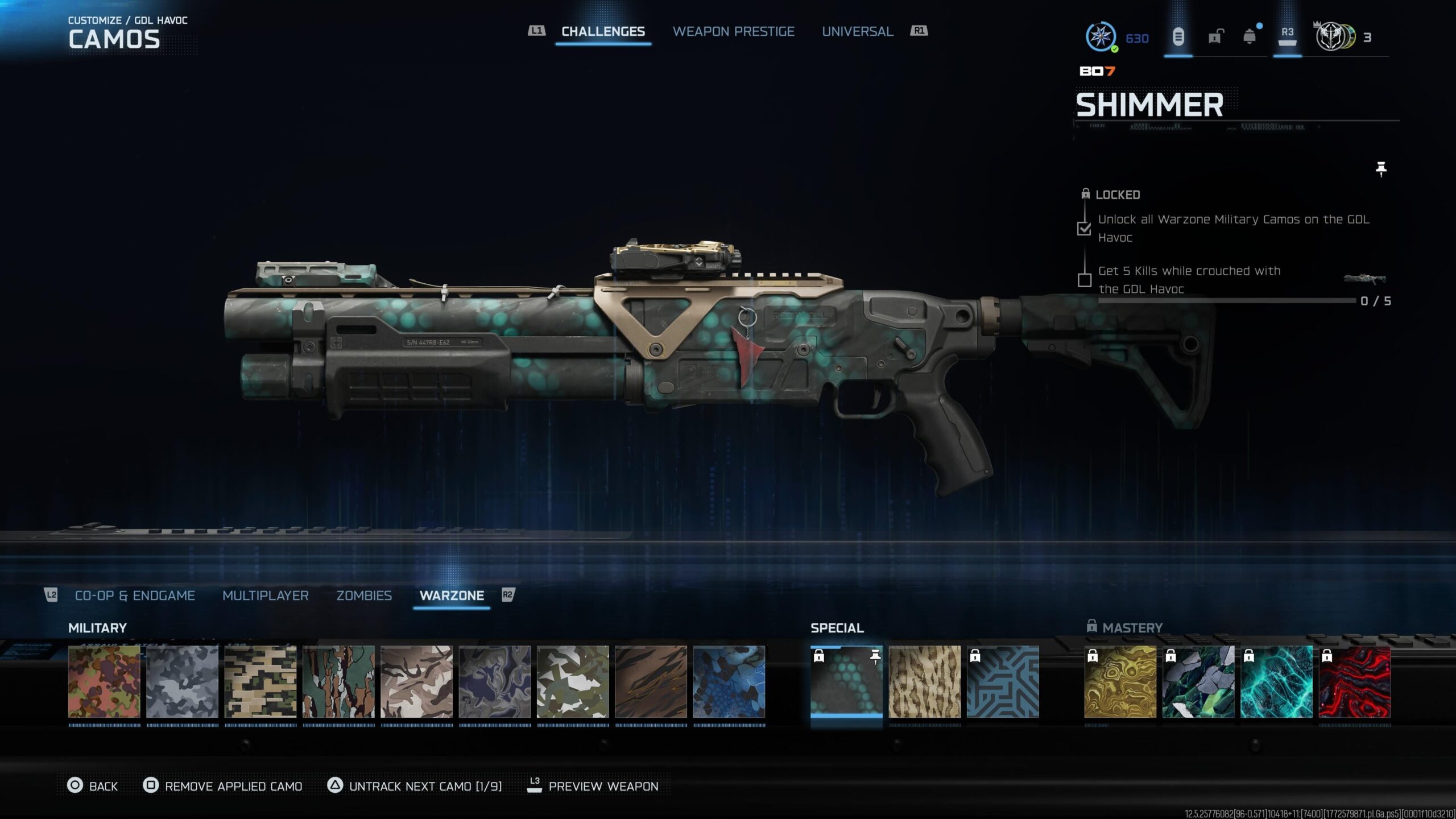This screenshot has width=1456, height=819.
Task: Click the pin icon to track camo
Action: (x=1381, y=169)
